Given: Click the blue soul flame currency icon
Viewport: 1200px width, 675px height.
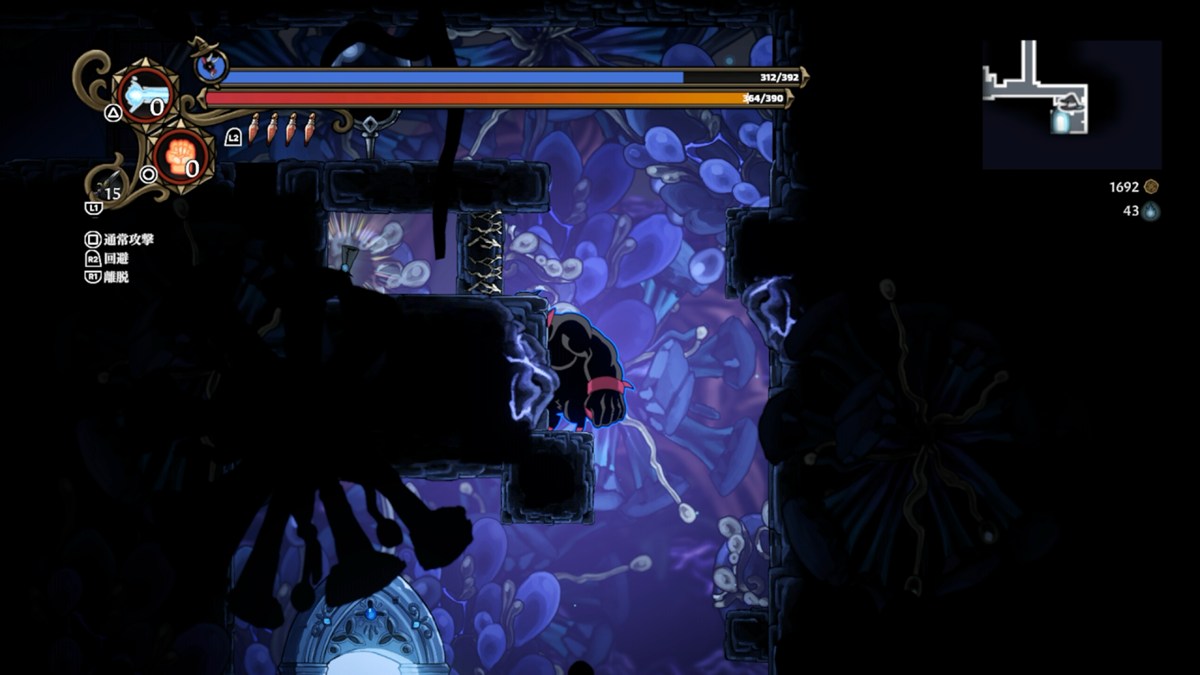Looking at the screenshot, I should (1151, 211).
